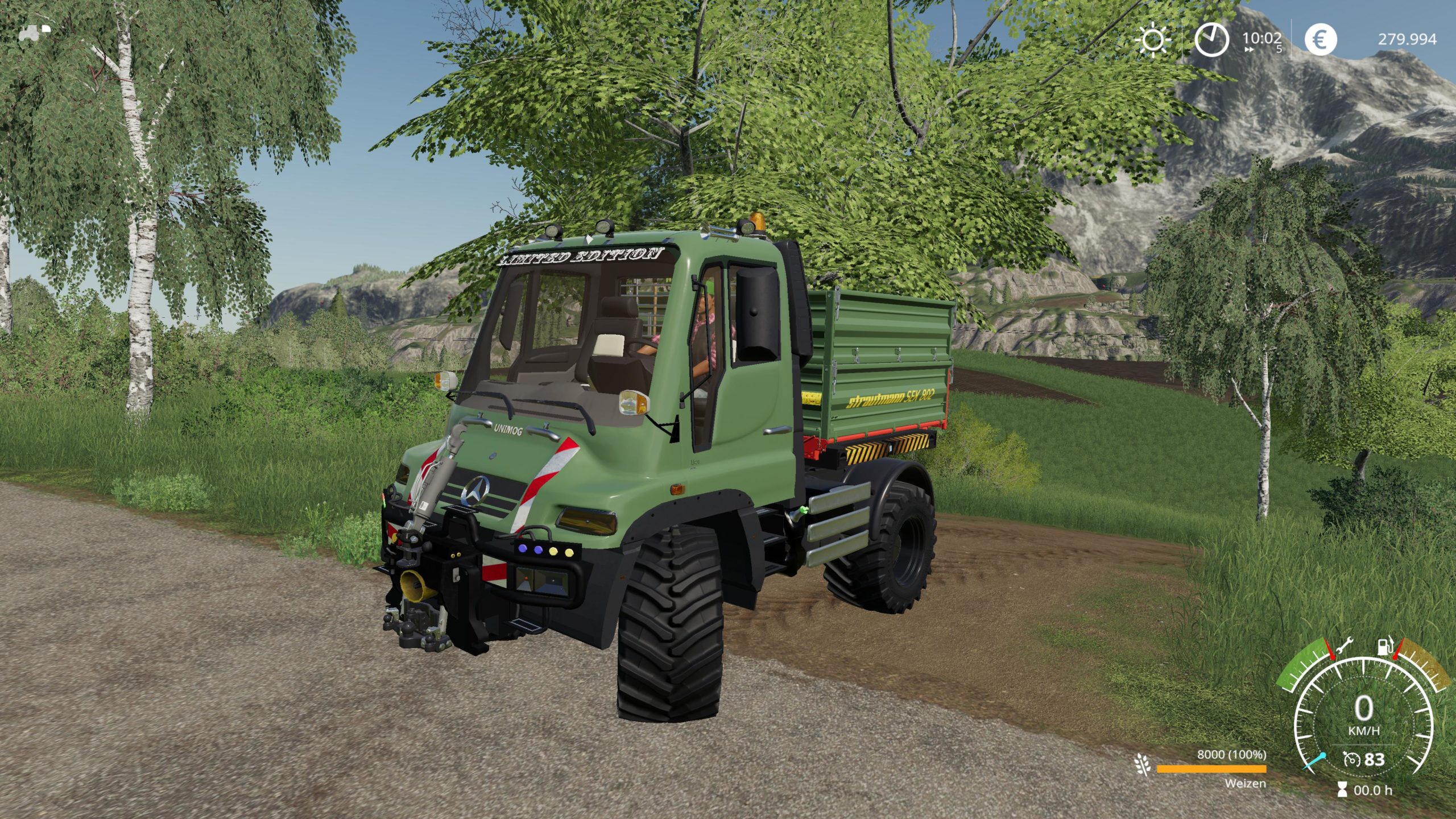Click the sun weather icon

pos(1152,40)
